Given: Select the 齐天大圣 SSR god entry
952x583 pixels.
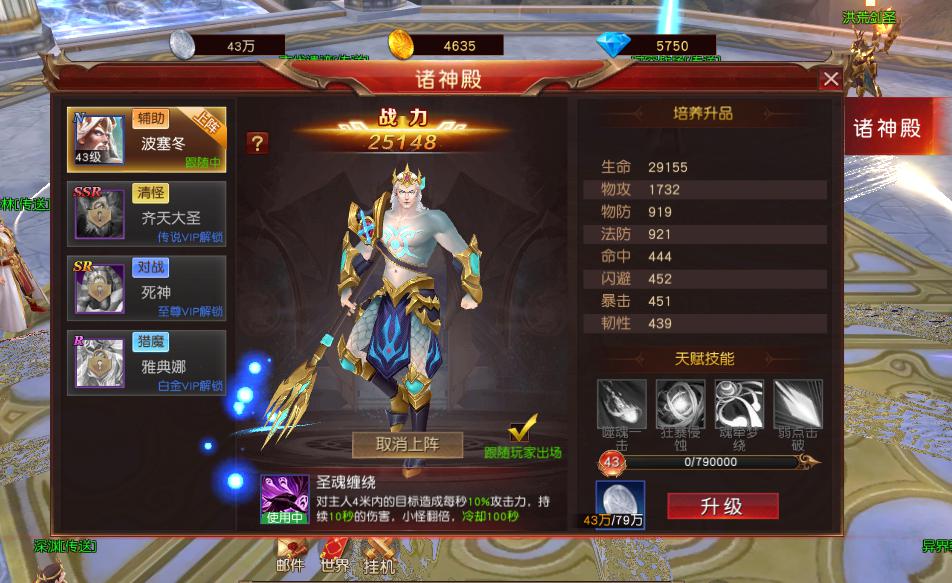Looking at the screenshot, I should [147, 211].
